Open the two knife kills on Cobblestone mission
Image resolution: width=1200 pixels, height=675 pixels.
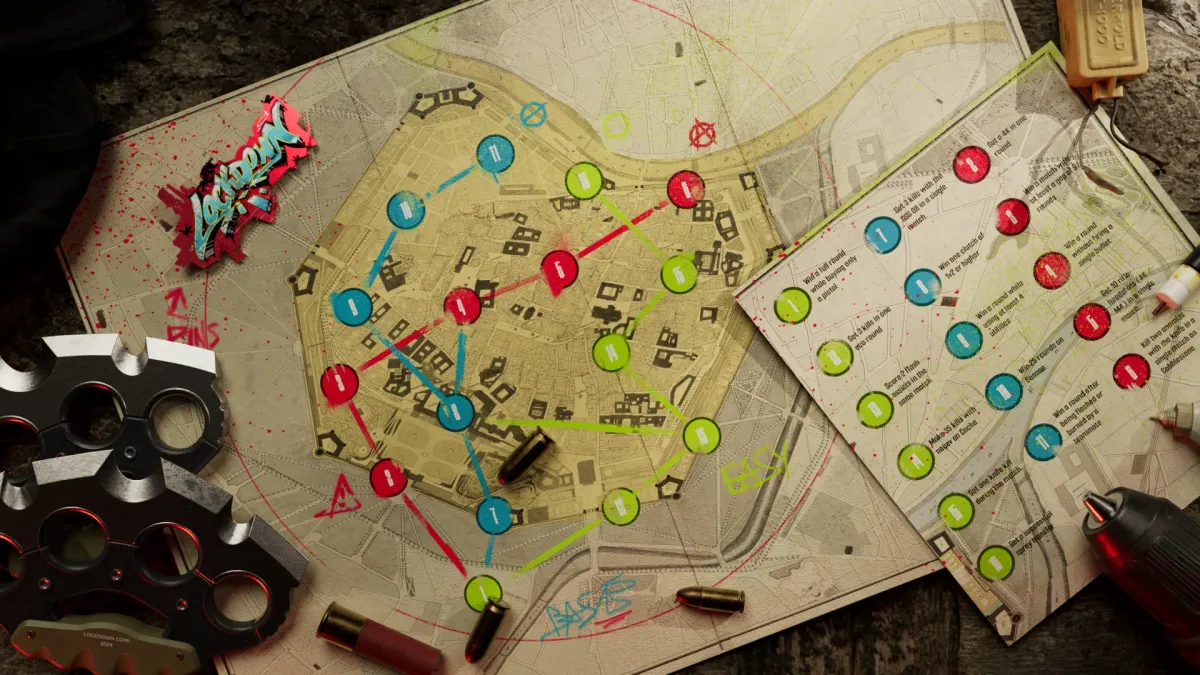pyautogui.click(x=1131, y=371)
